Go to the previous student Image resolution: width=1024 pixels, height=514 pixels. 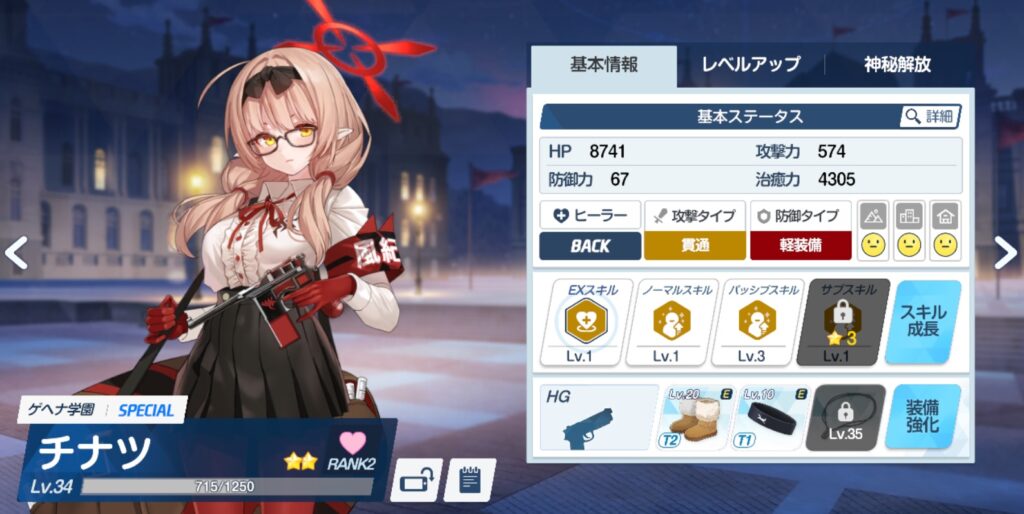17,253
